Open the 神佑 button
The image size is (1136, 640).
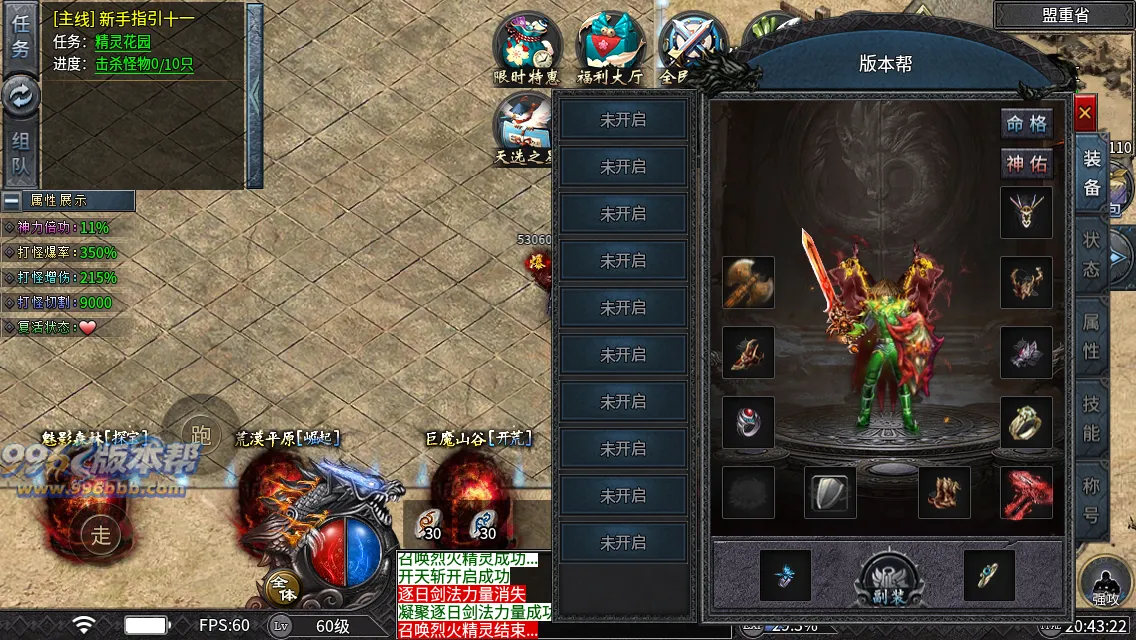(1026, 164)
